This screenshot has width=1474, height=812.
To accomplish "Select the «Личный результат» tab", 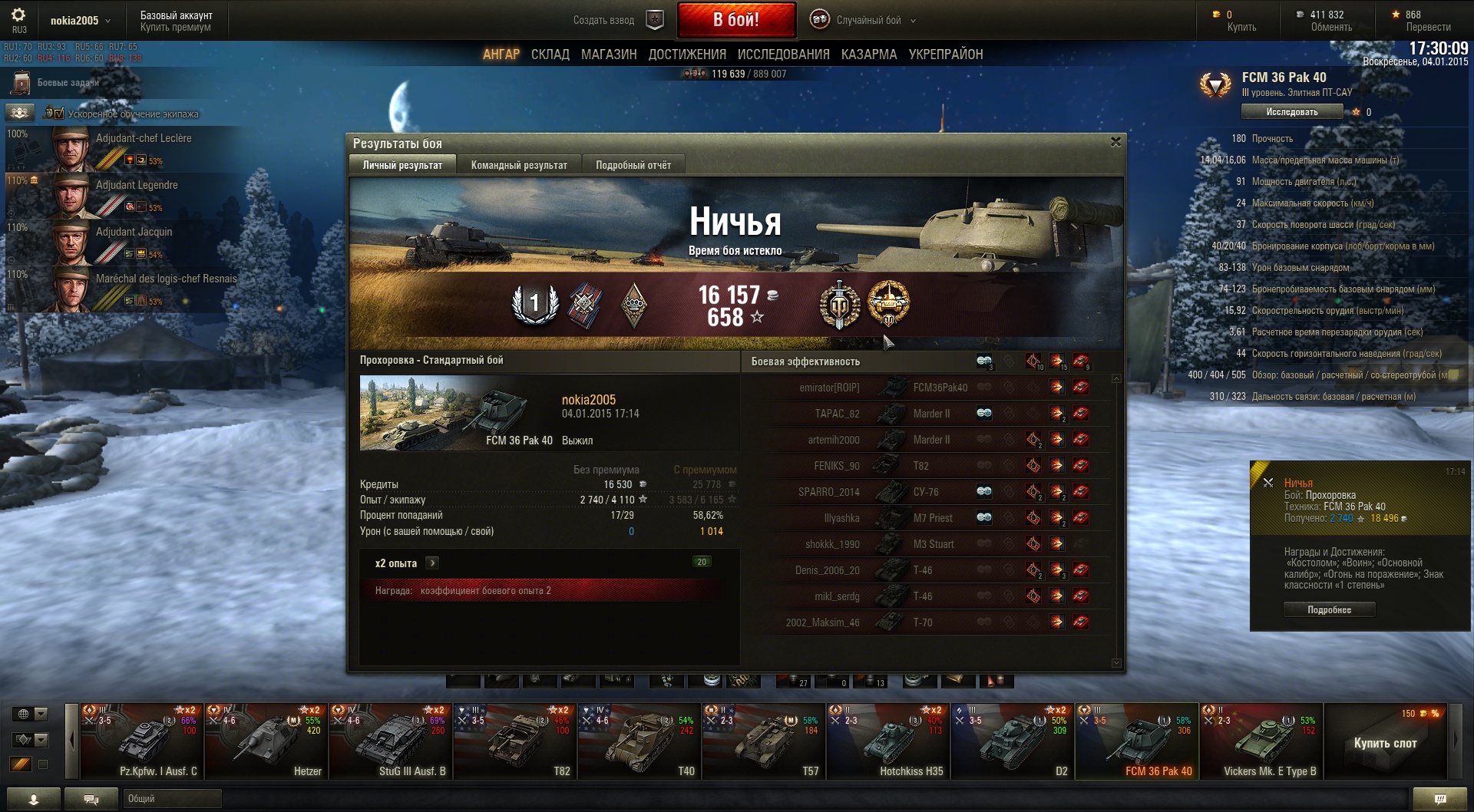I will coord(402,165).
